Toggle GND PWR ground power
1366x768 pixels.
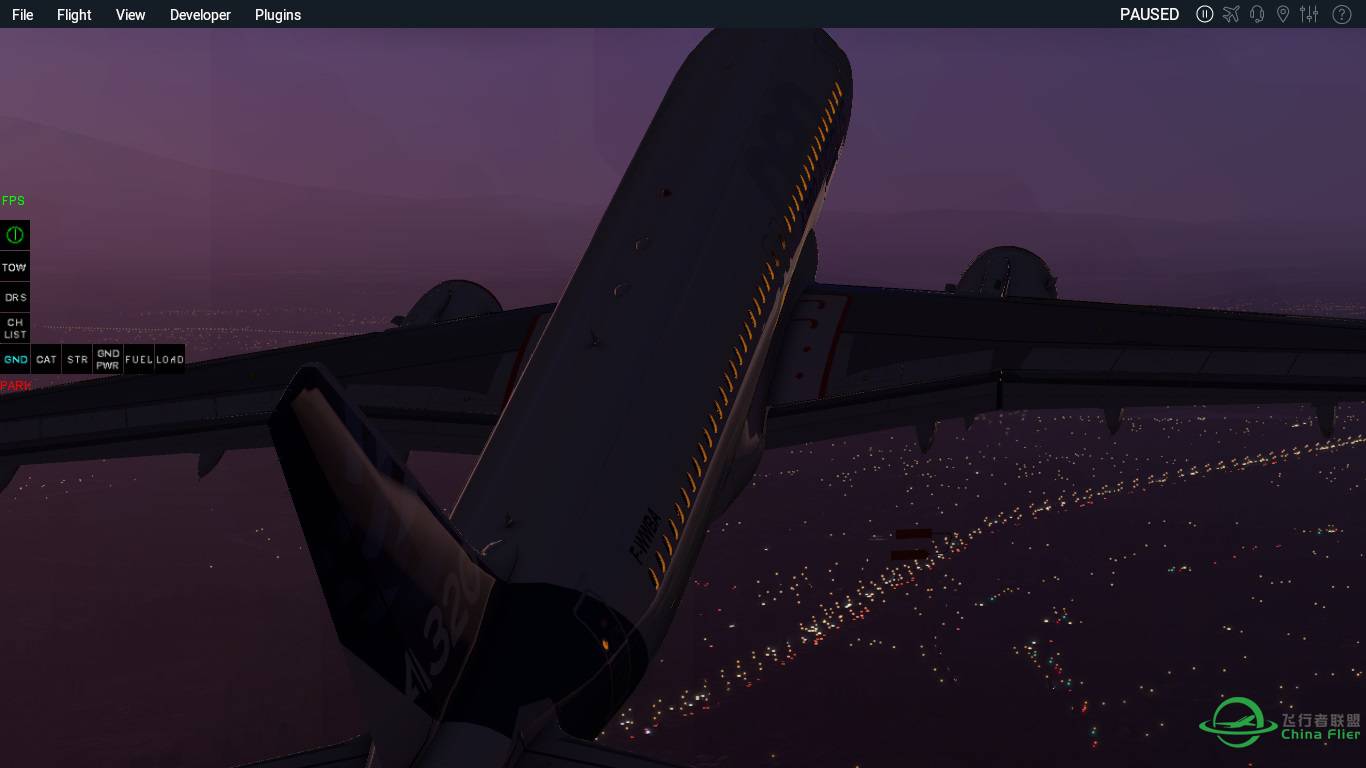108,358
